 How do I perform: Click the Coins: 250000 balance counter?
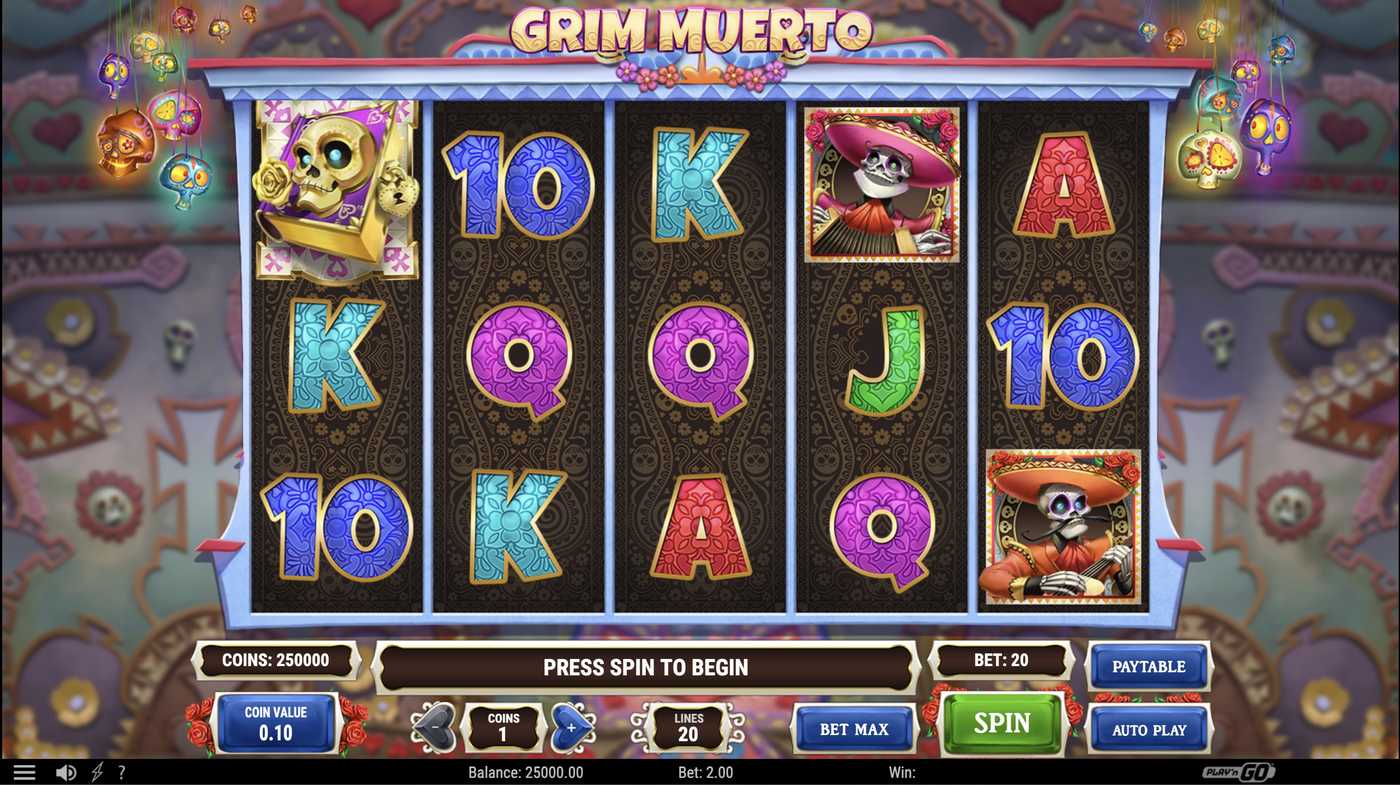pos(277,659)
